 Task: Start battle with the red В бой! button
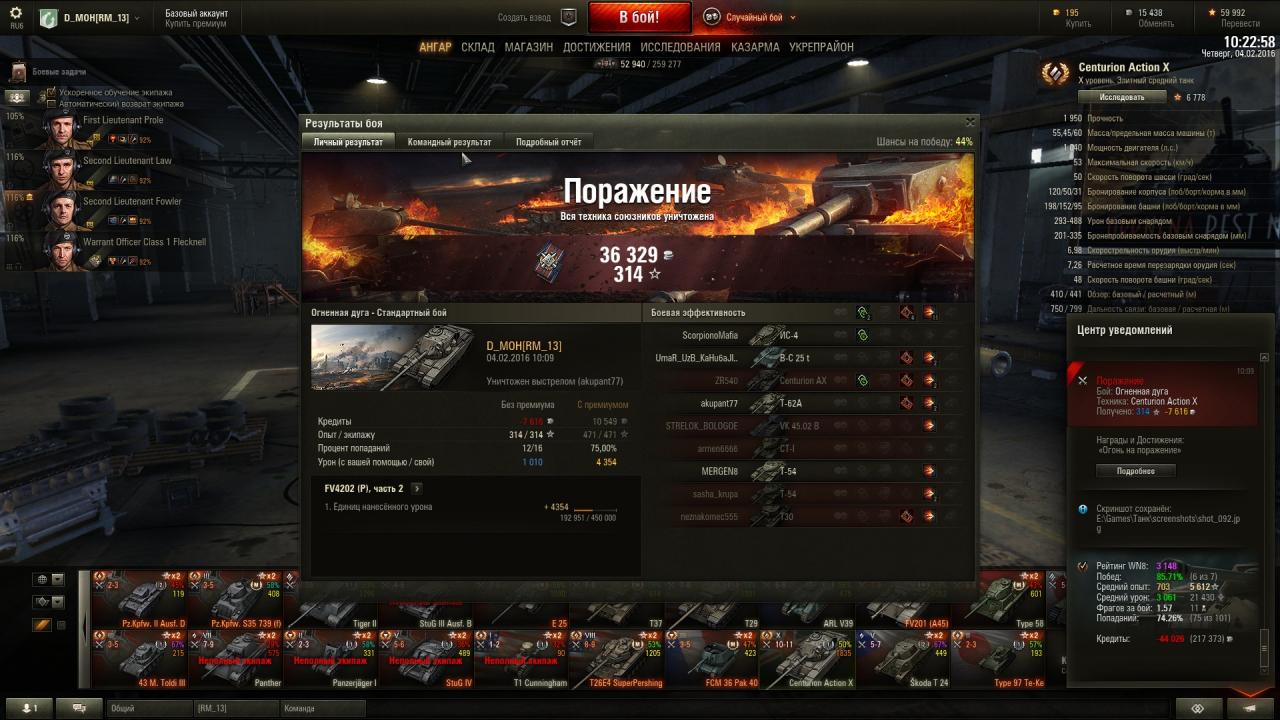click(x=639, y=17)
